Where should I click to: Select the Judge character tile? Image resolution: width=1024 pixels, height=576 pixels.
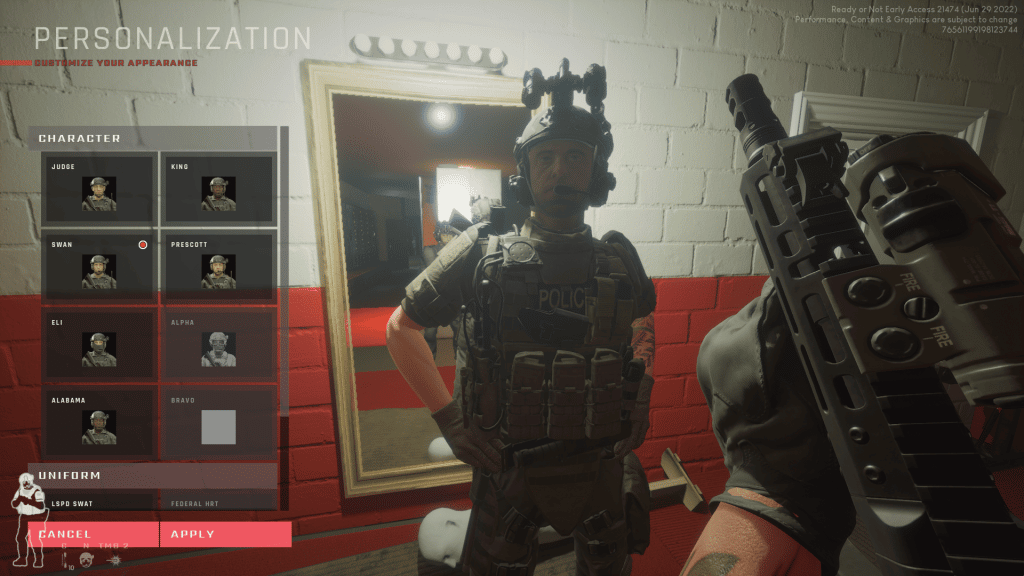(x=98, y=189)
